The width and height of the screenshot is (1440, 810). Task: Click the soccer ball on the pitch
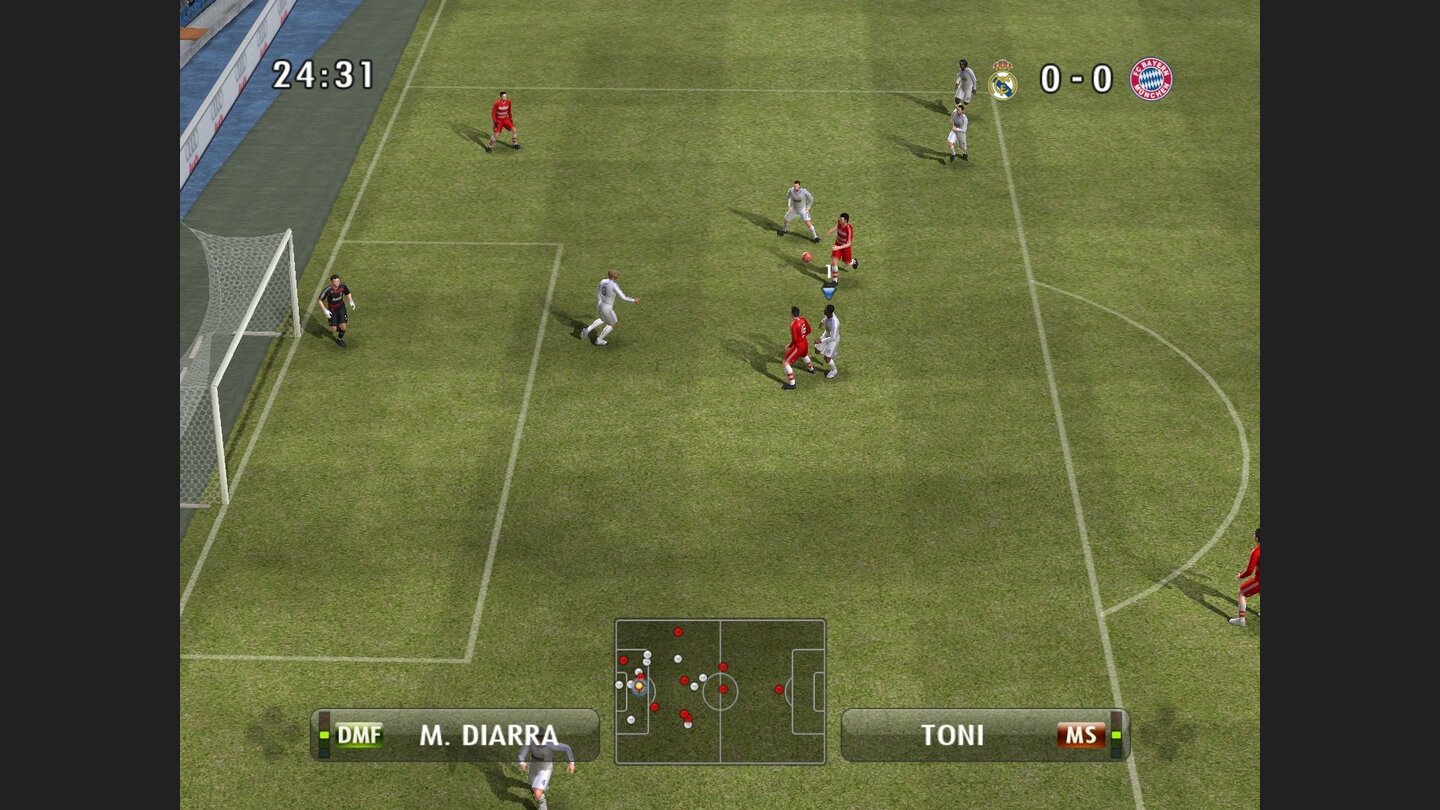coord(806,259)
